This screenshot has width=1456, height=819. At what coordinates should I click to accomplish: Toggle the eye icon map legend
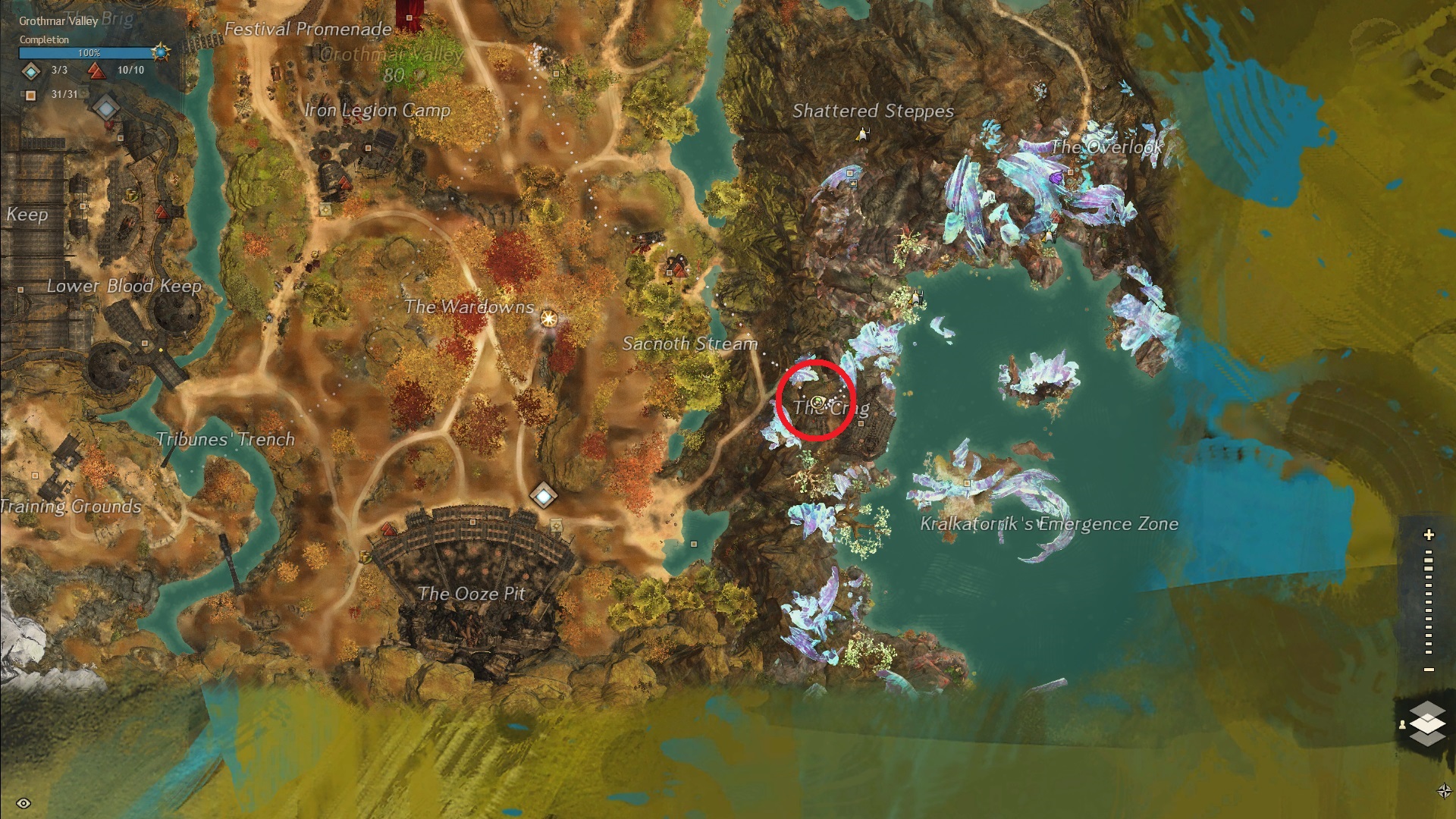pyautogui.click(x=23, y=803)
